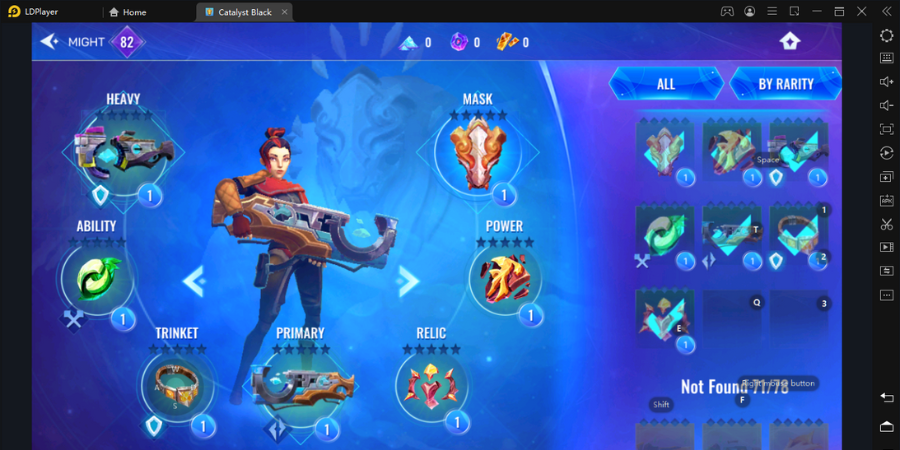Choose the Trinket ring slot
900x450 pixels.
(x=177, y=385)
